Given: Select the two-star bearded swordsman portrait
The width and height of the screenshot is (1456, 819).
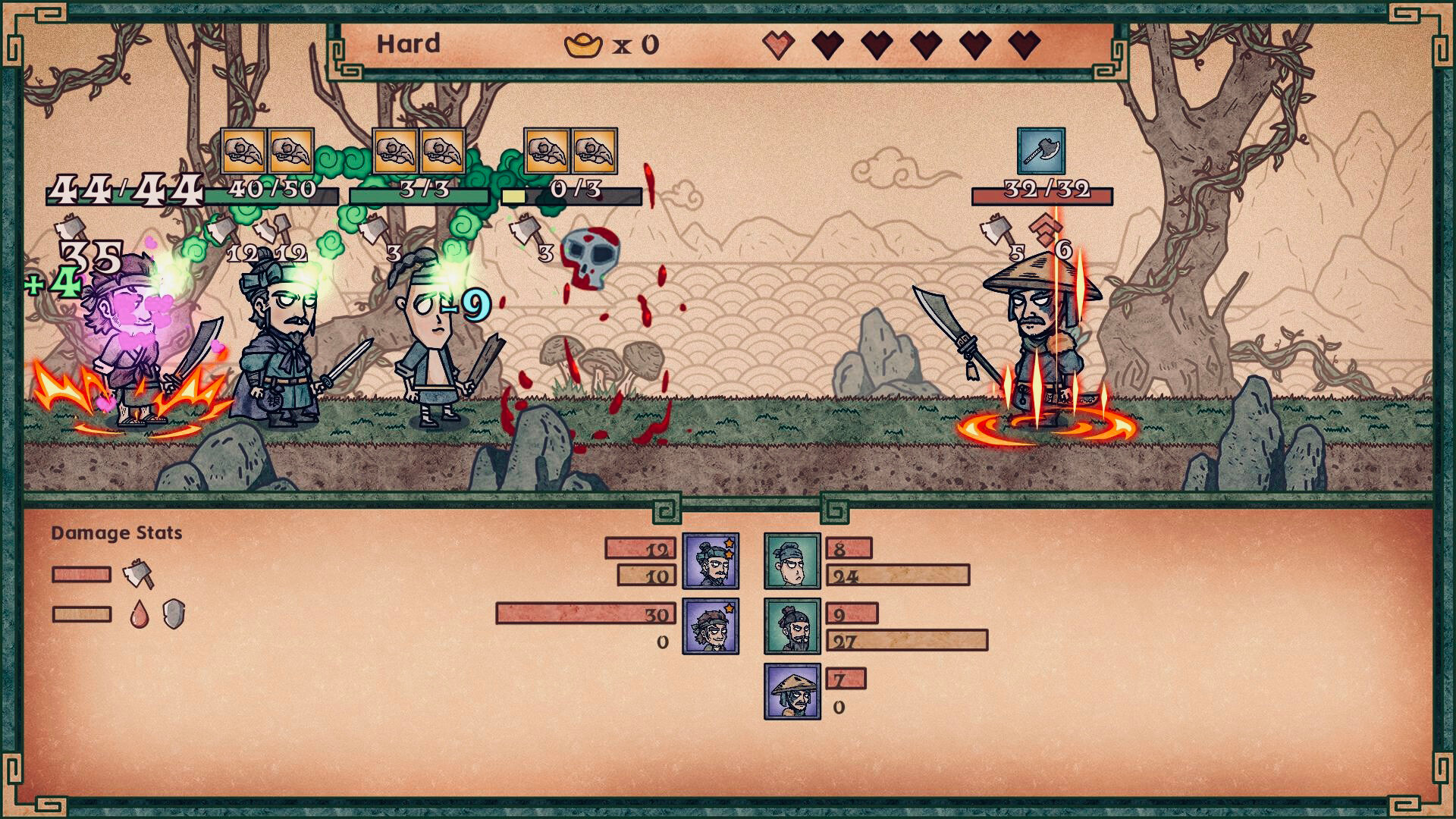Looking at the screenshot, I should tap(711, 561).
